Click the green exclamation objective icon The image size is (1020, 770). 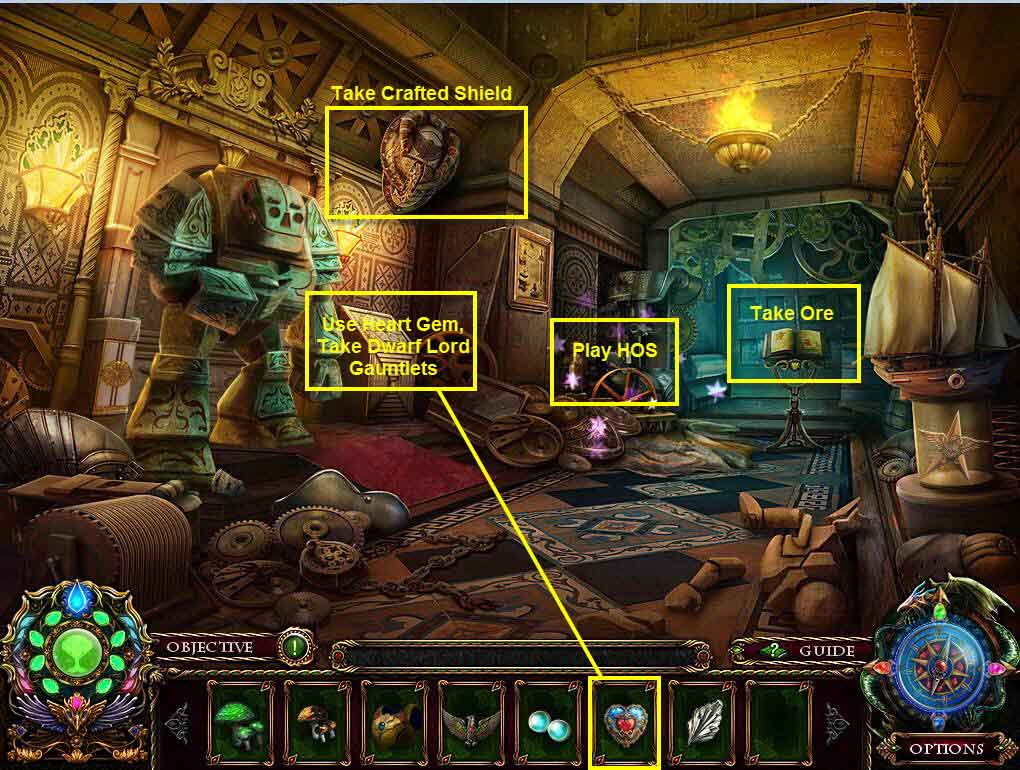click(292, 646)
